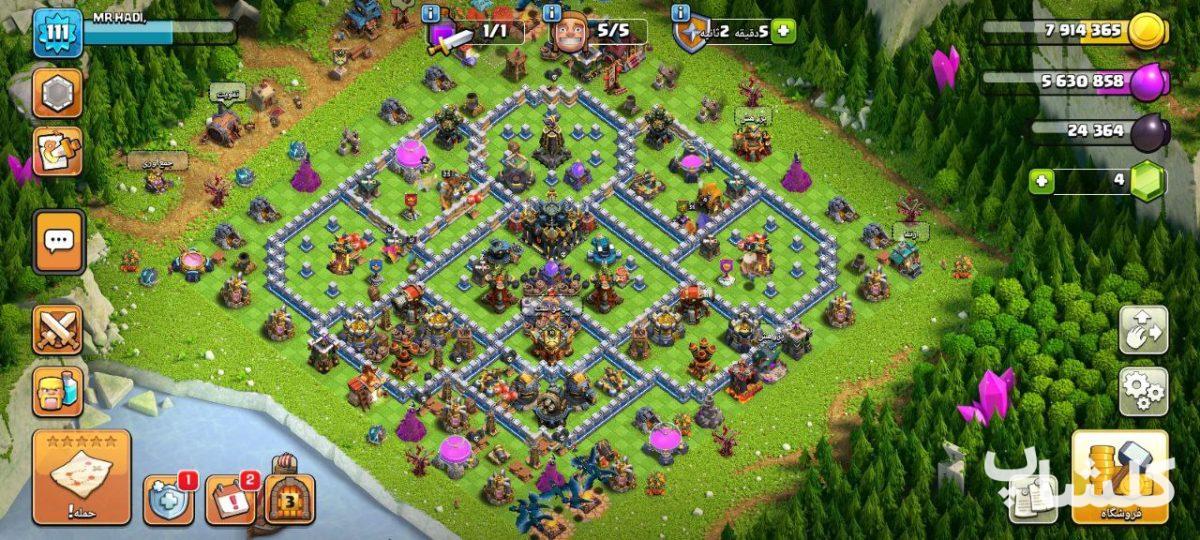
Task: Open the crossed swords army overview
Action: click(x=57, y=330)
